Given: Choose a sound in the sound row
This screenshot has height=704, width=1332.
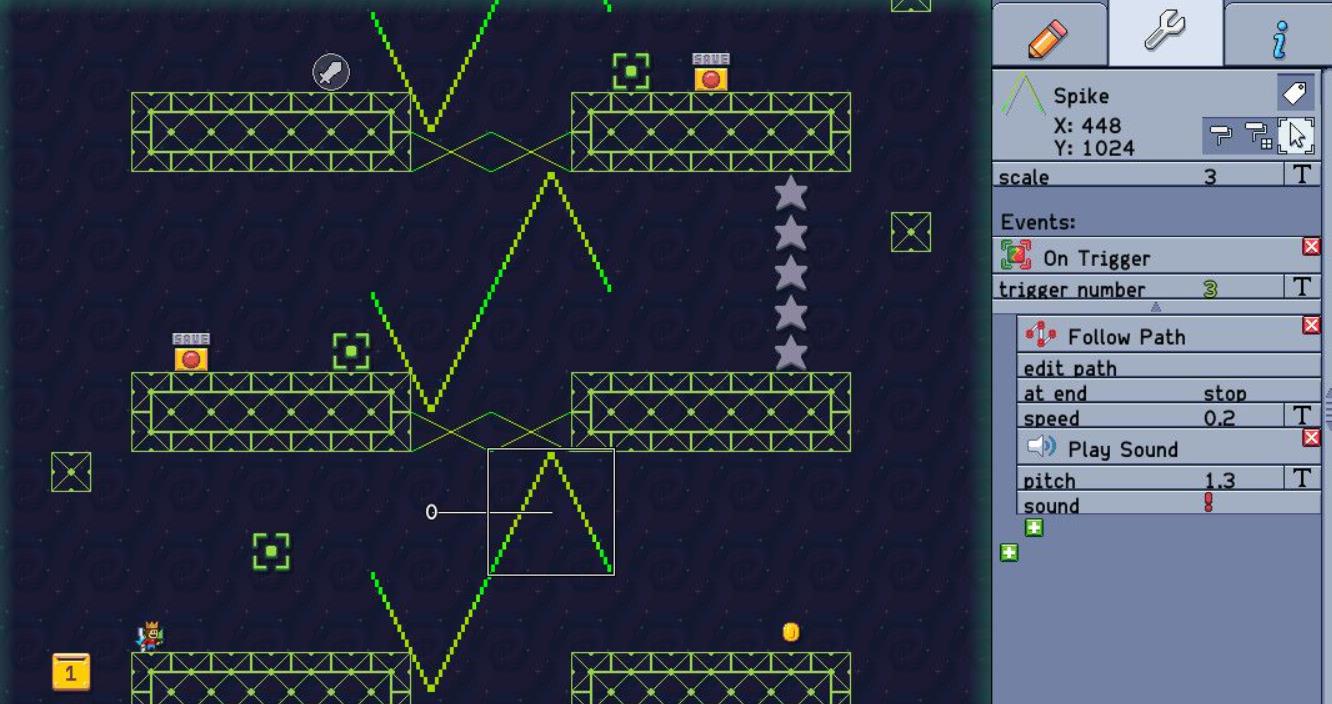Looking at the screenshot, I should pos(1208,504).
